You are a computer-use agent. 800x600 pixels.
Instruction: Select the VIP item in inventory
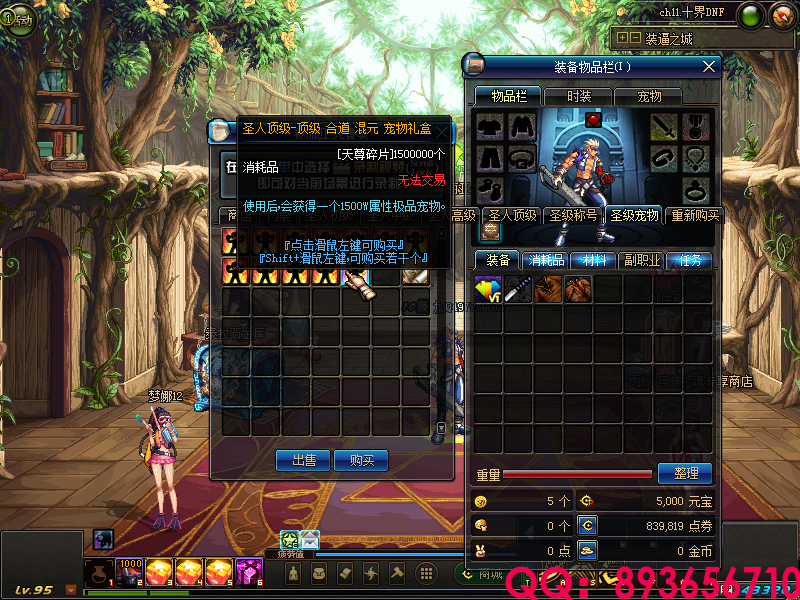point(488,289)
